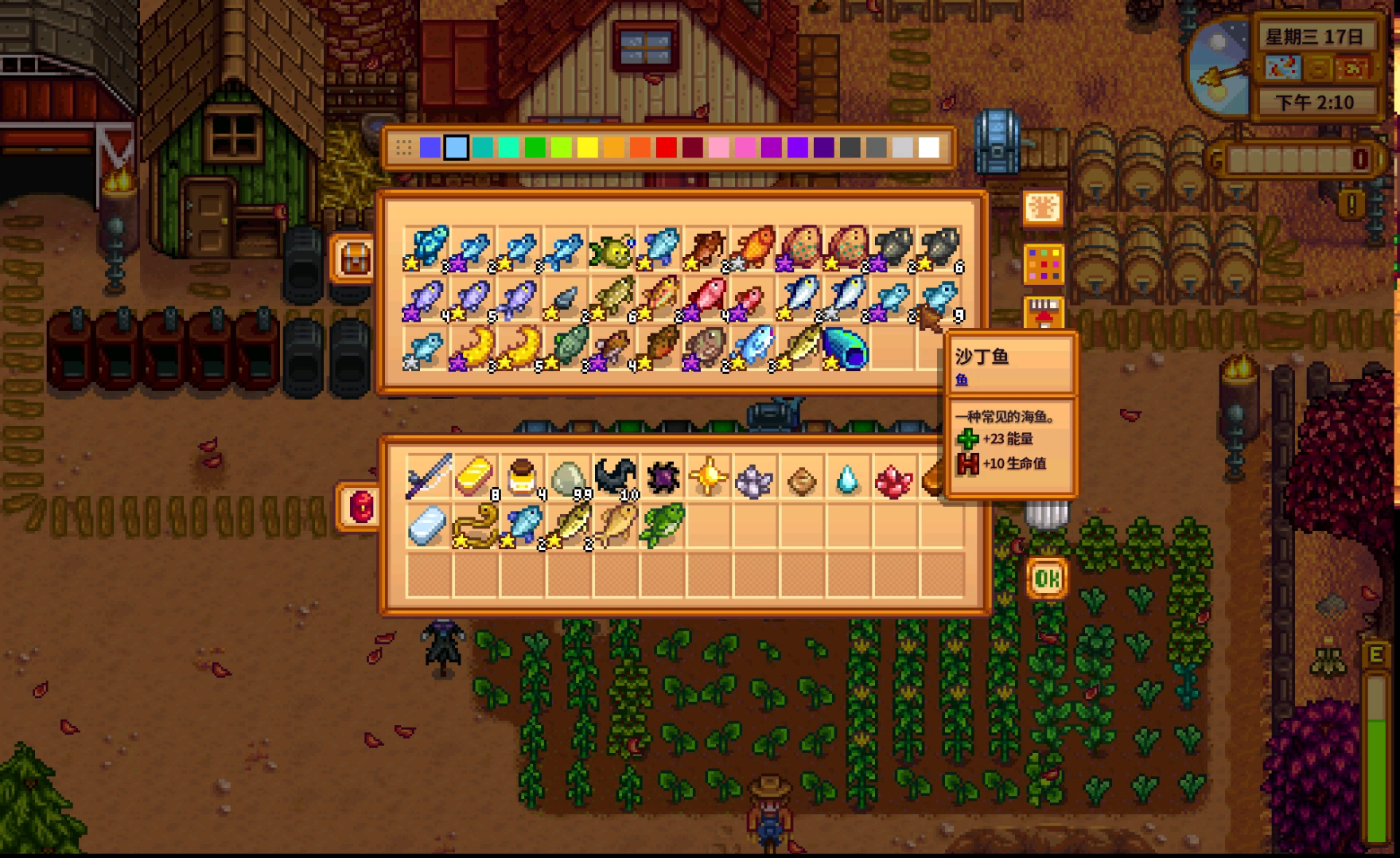Select the honey jar in inventory
Image resolution: width=1400 pixels, height=858 pixels.
[x=522, y=477]
